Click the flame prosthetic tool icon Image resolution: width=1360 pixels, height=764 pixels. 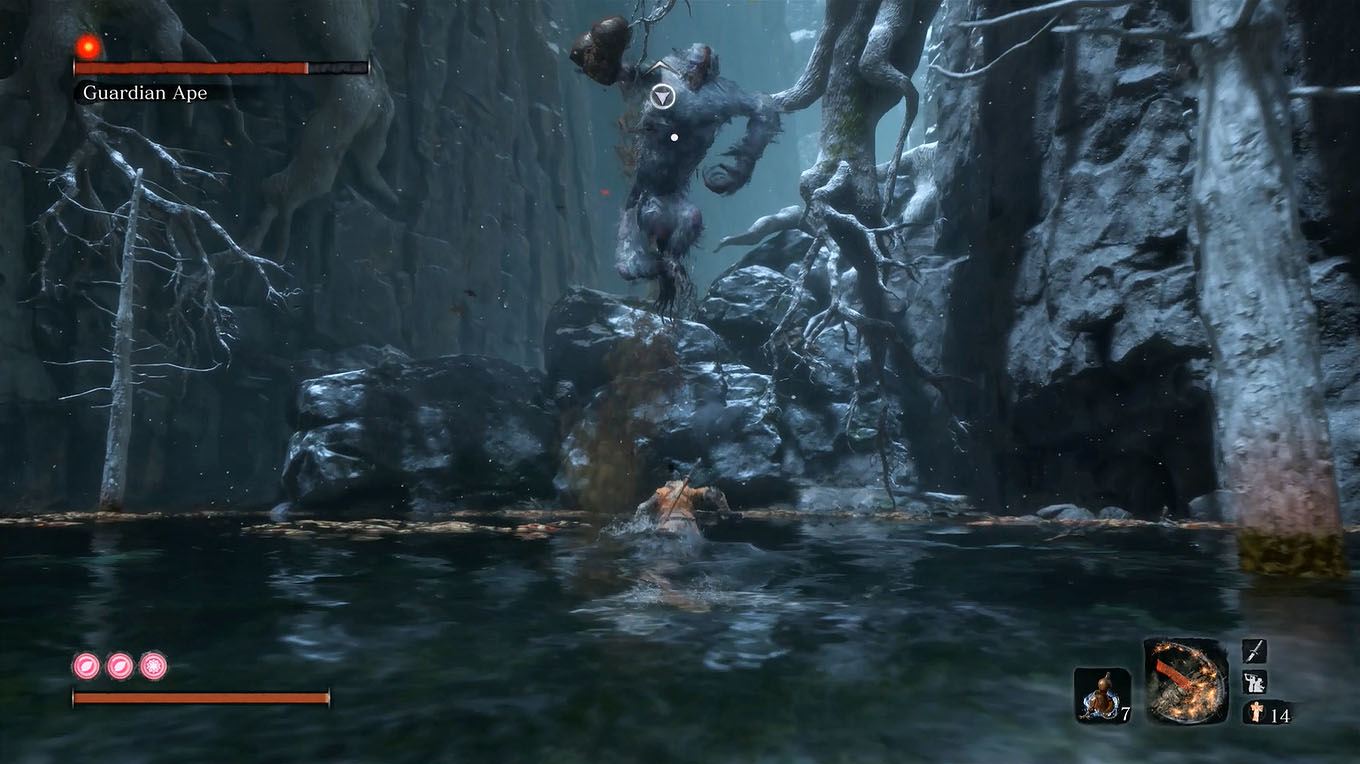tap(1185, 685)
